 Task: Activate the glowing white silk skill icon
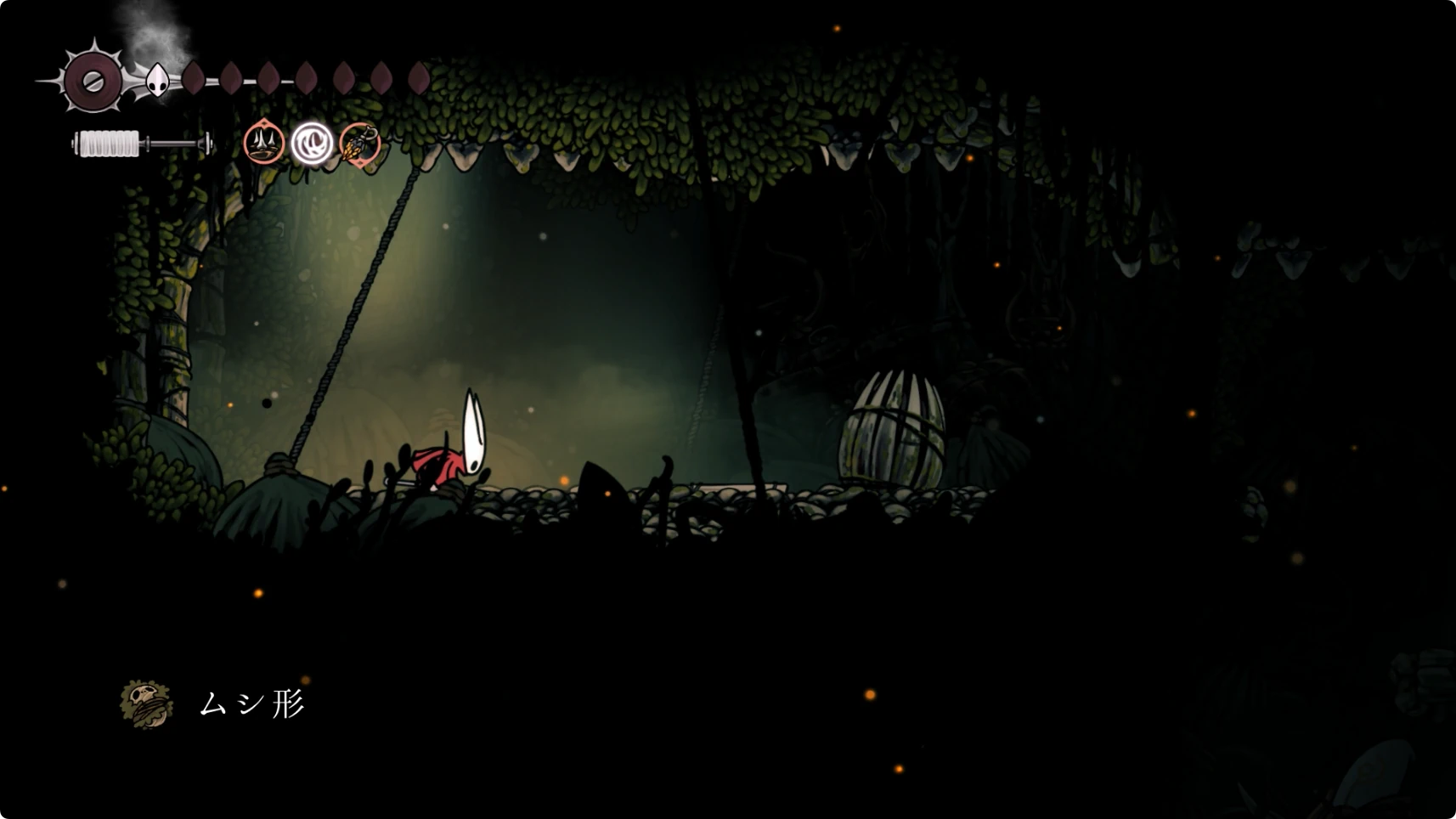click(312, 143)
